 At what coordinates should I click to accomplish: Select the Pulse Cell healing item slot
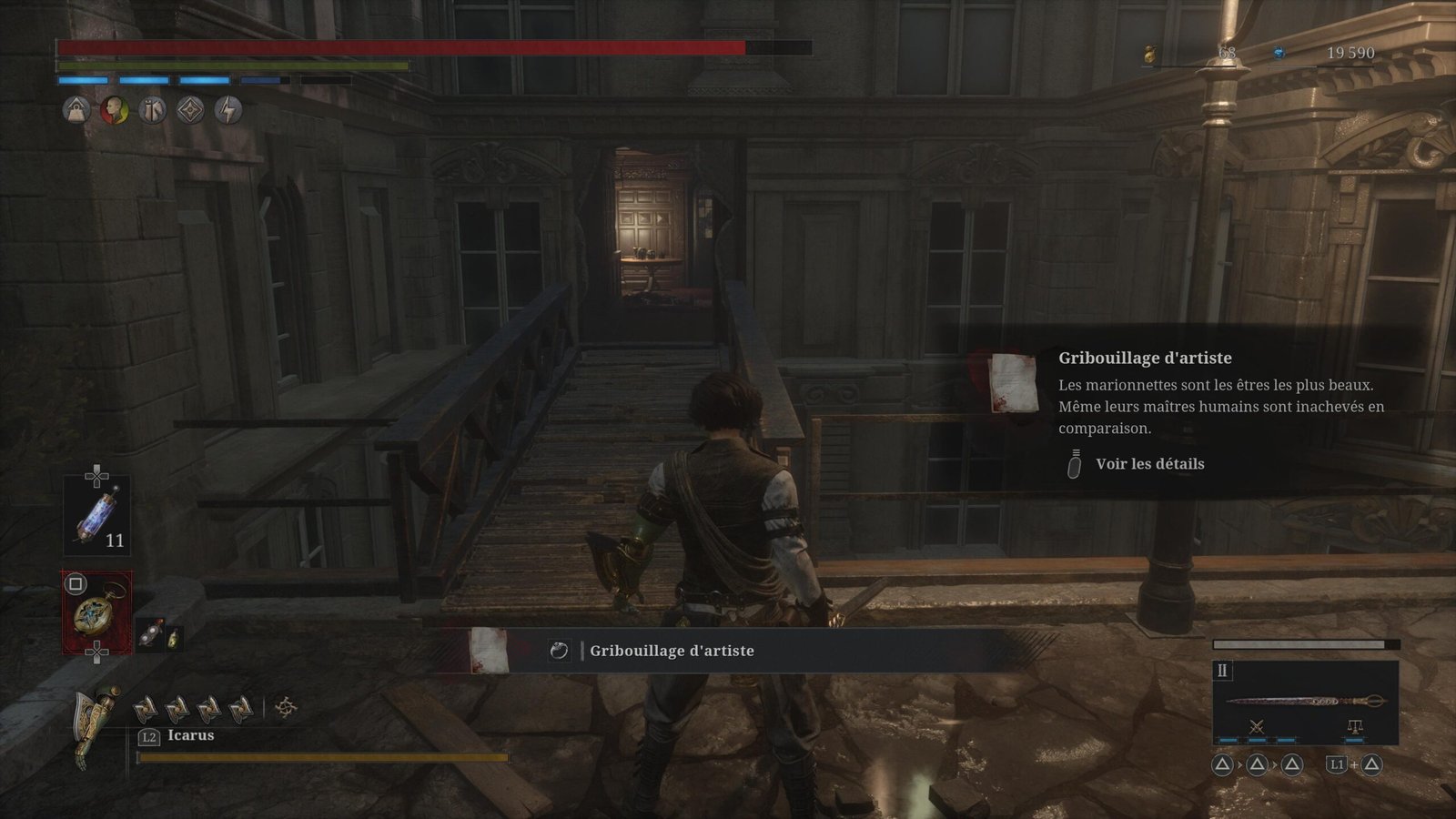coord(96,515)
